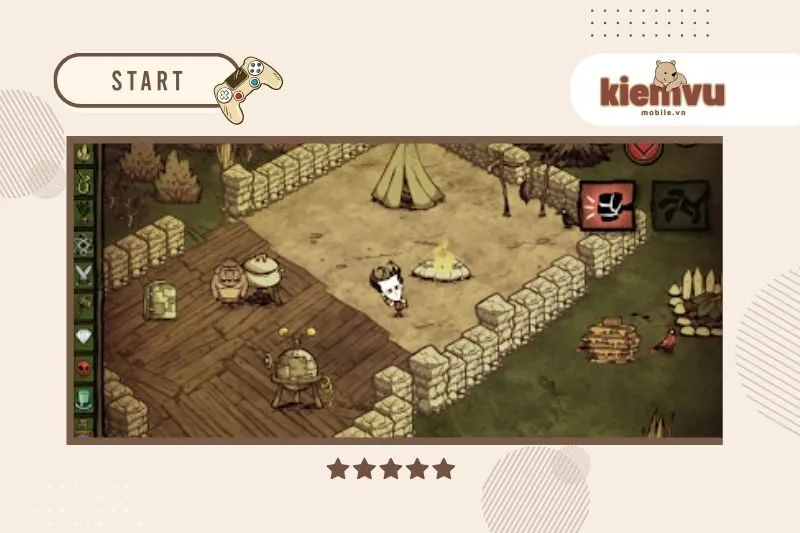
Task: Click the Kienvu mobile logo
Action: point(661,92)
